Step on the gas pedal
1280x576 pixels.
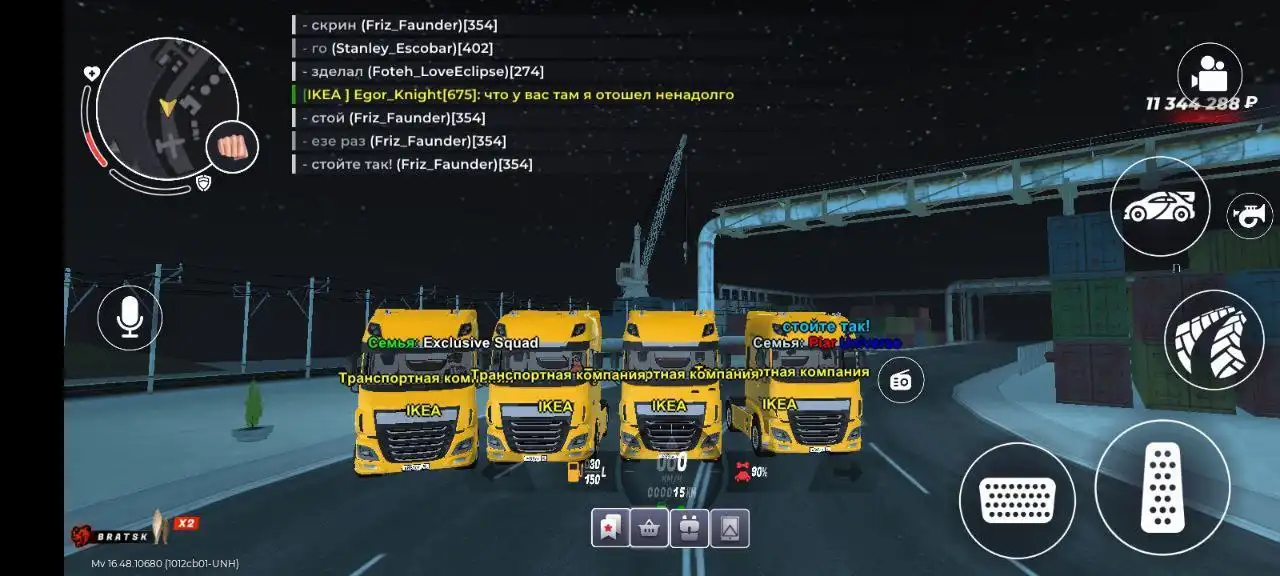click(1162, 487)
